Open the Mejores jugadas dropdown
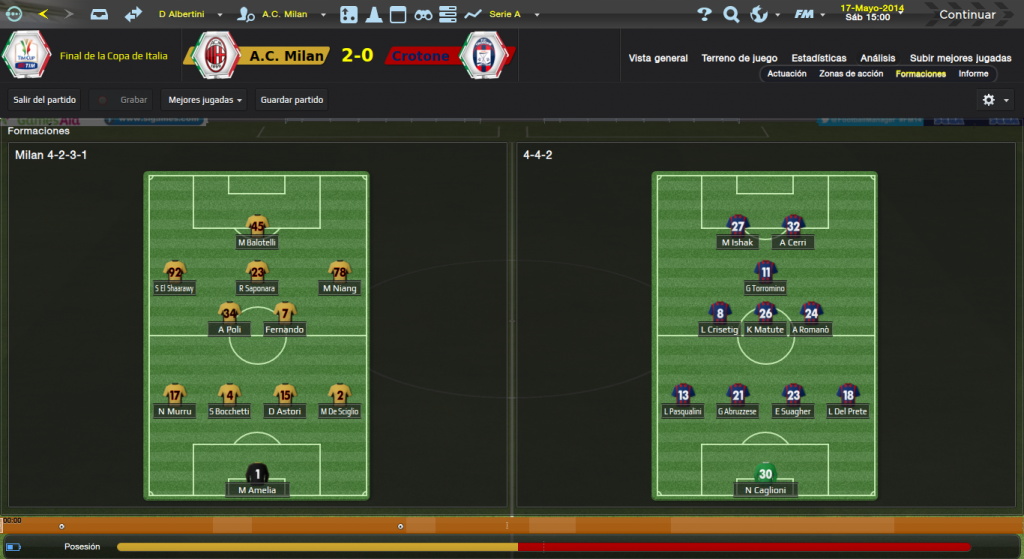The width and height of the screenshot is (1024, 559). 206,100
